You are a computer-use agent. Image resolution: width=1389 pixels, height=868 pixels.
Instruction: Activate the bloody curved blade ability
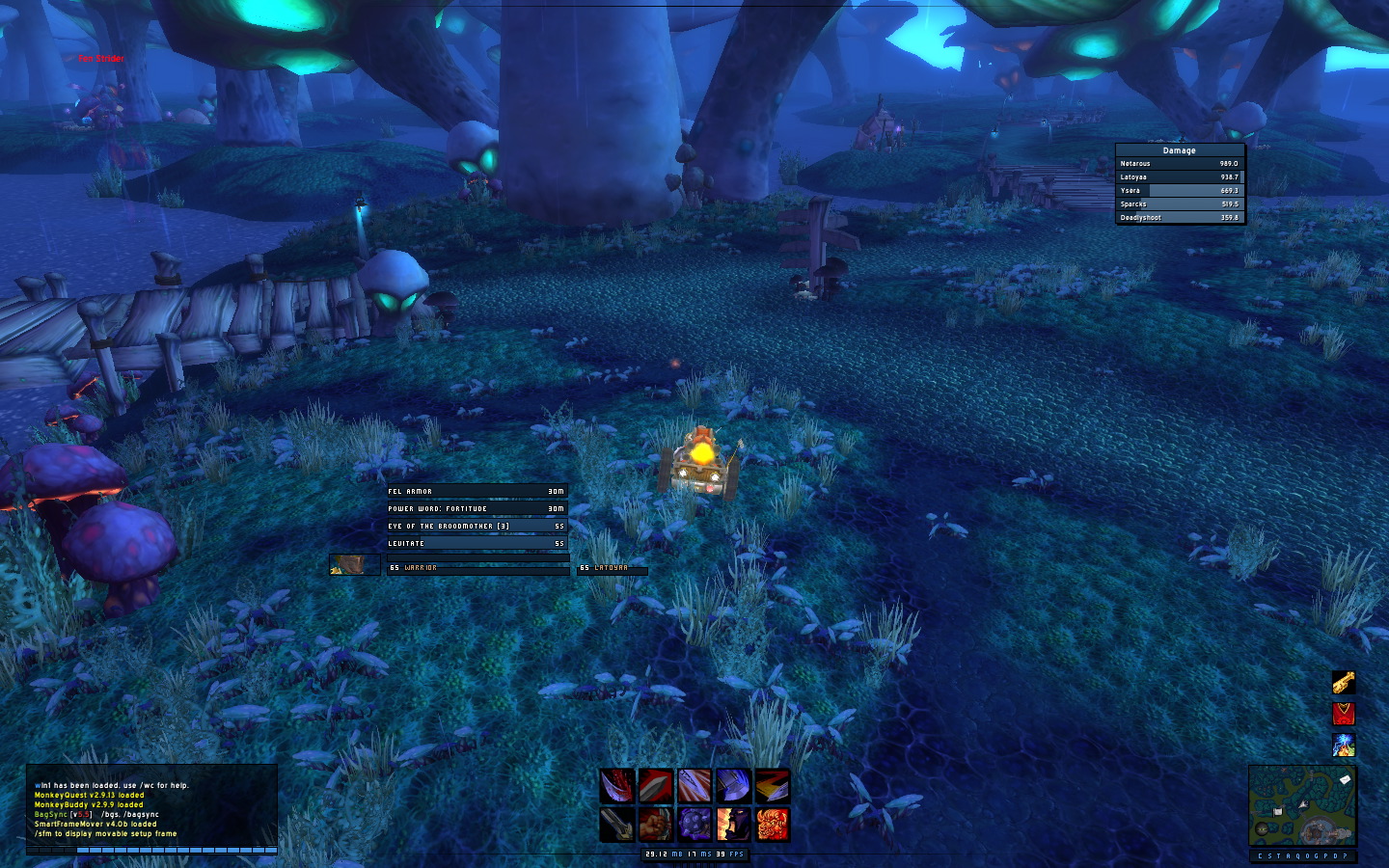pyautogui.click(x=617, y=786)
